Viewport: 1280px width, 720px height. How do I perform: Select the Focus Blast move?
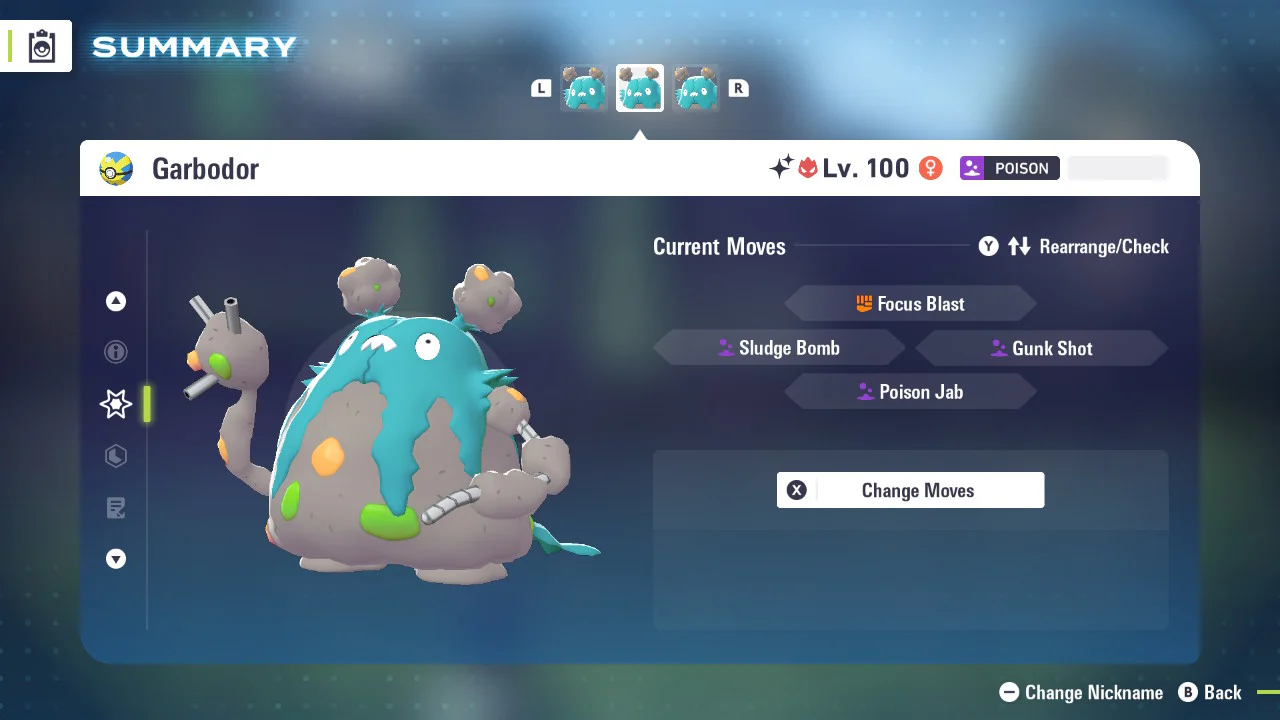click(x=910, y=304)
